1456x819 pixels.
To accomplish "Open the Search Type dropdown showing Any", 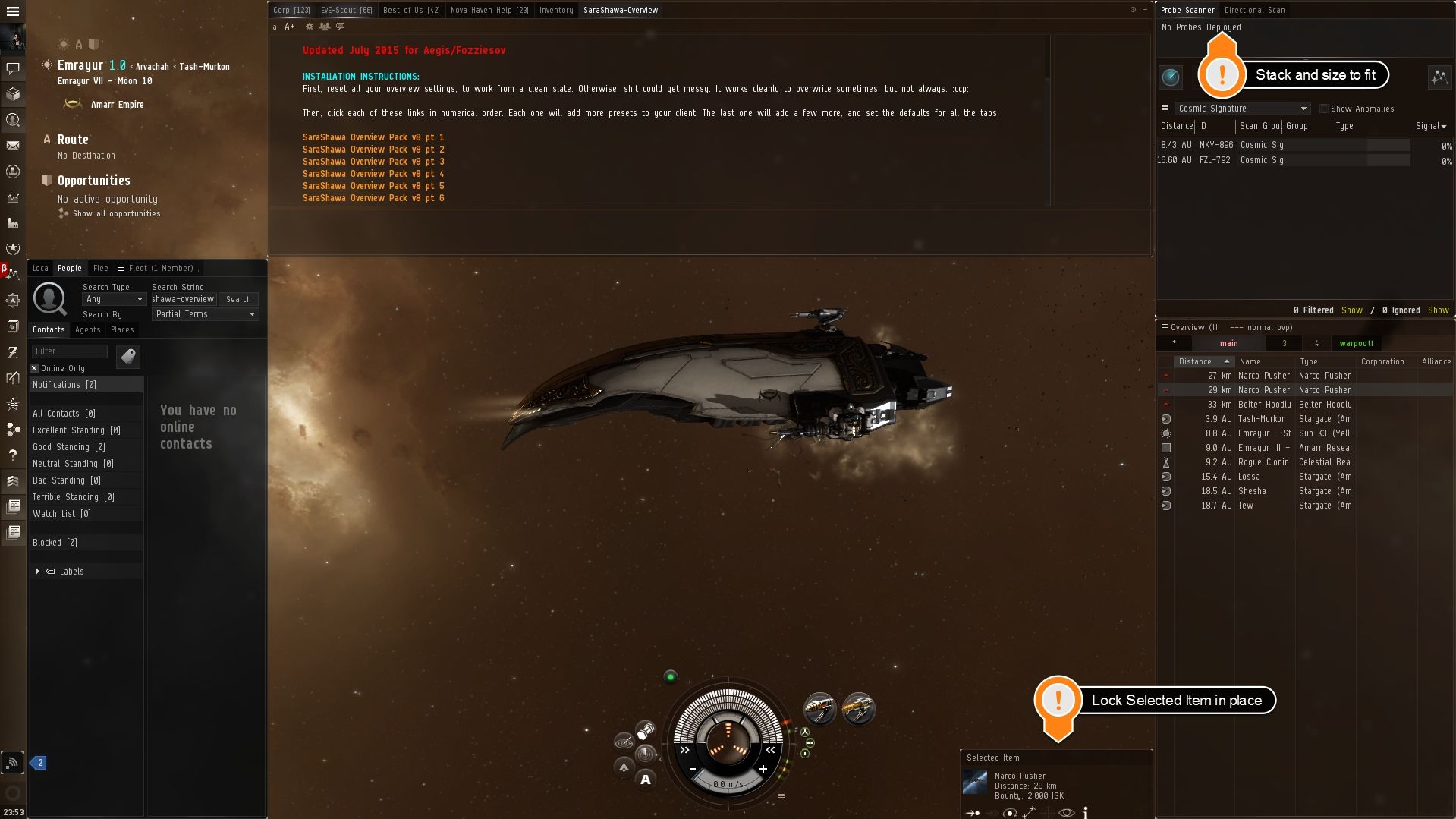I will click(x=113, y=299).
